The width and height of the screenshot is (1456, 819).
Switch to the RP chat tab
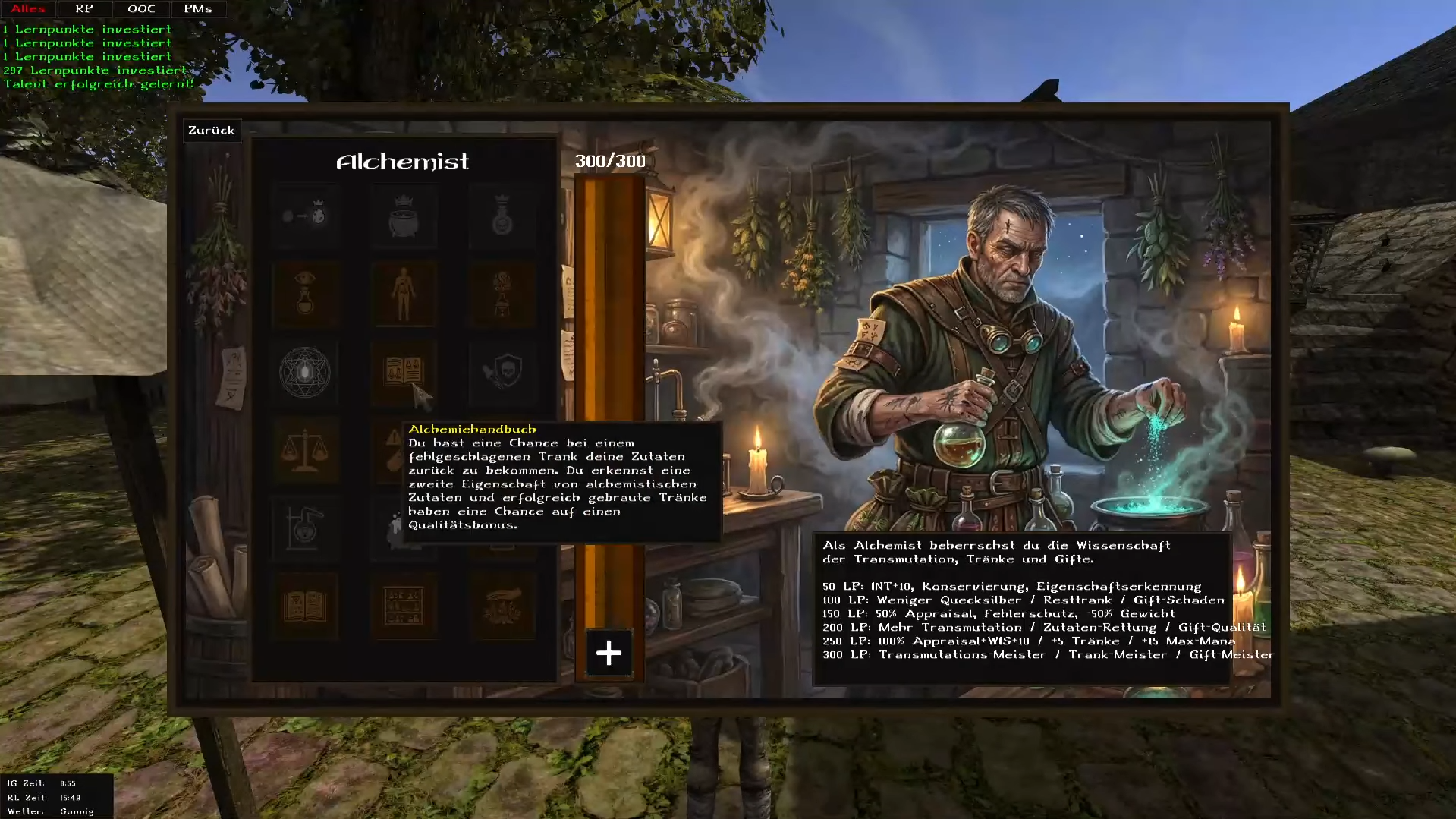click(83, 9)
